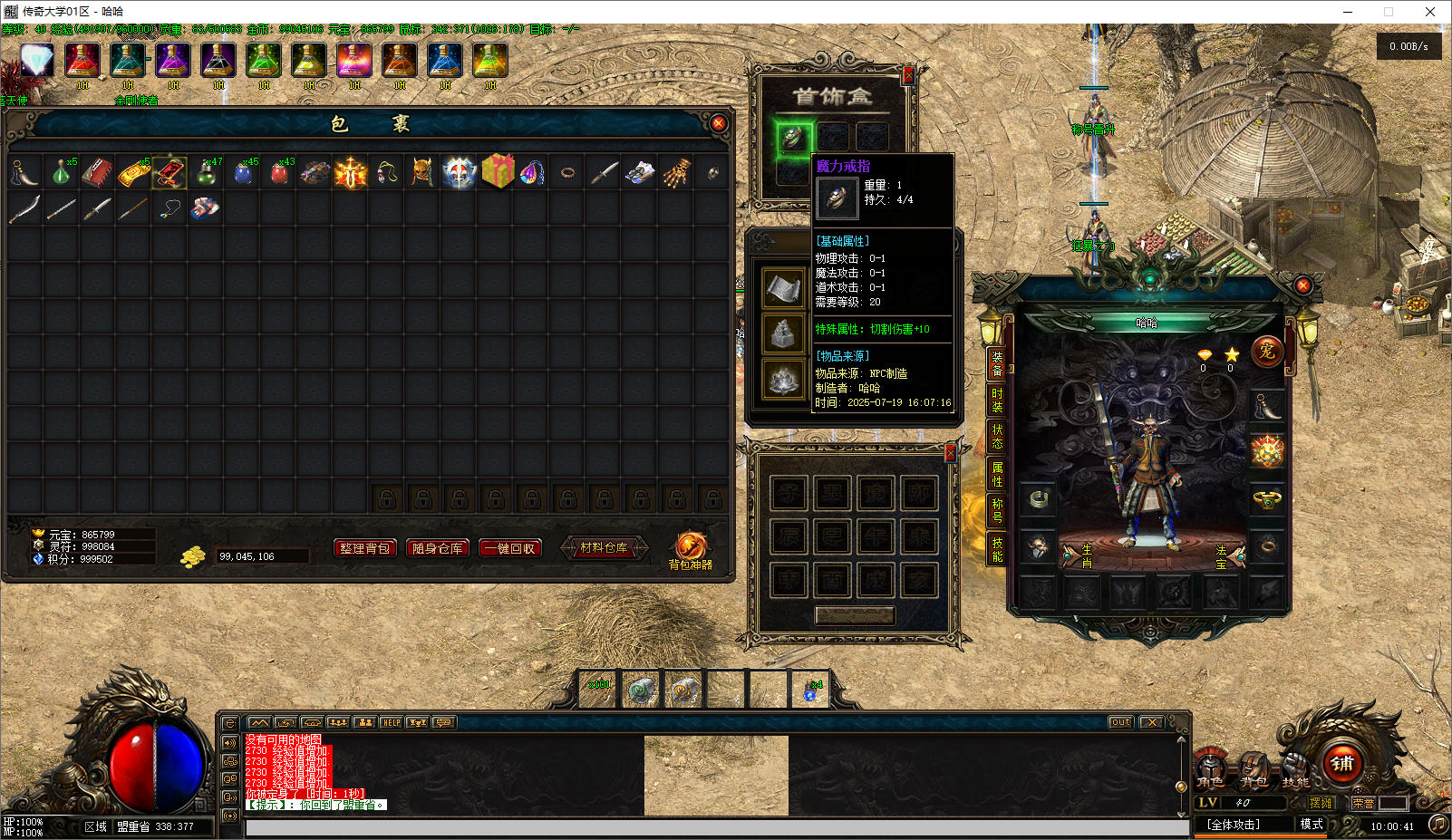This screenshot has width=1452, height=840.
Task: Open the 称号 titles tab
Action: click(996, 511)
